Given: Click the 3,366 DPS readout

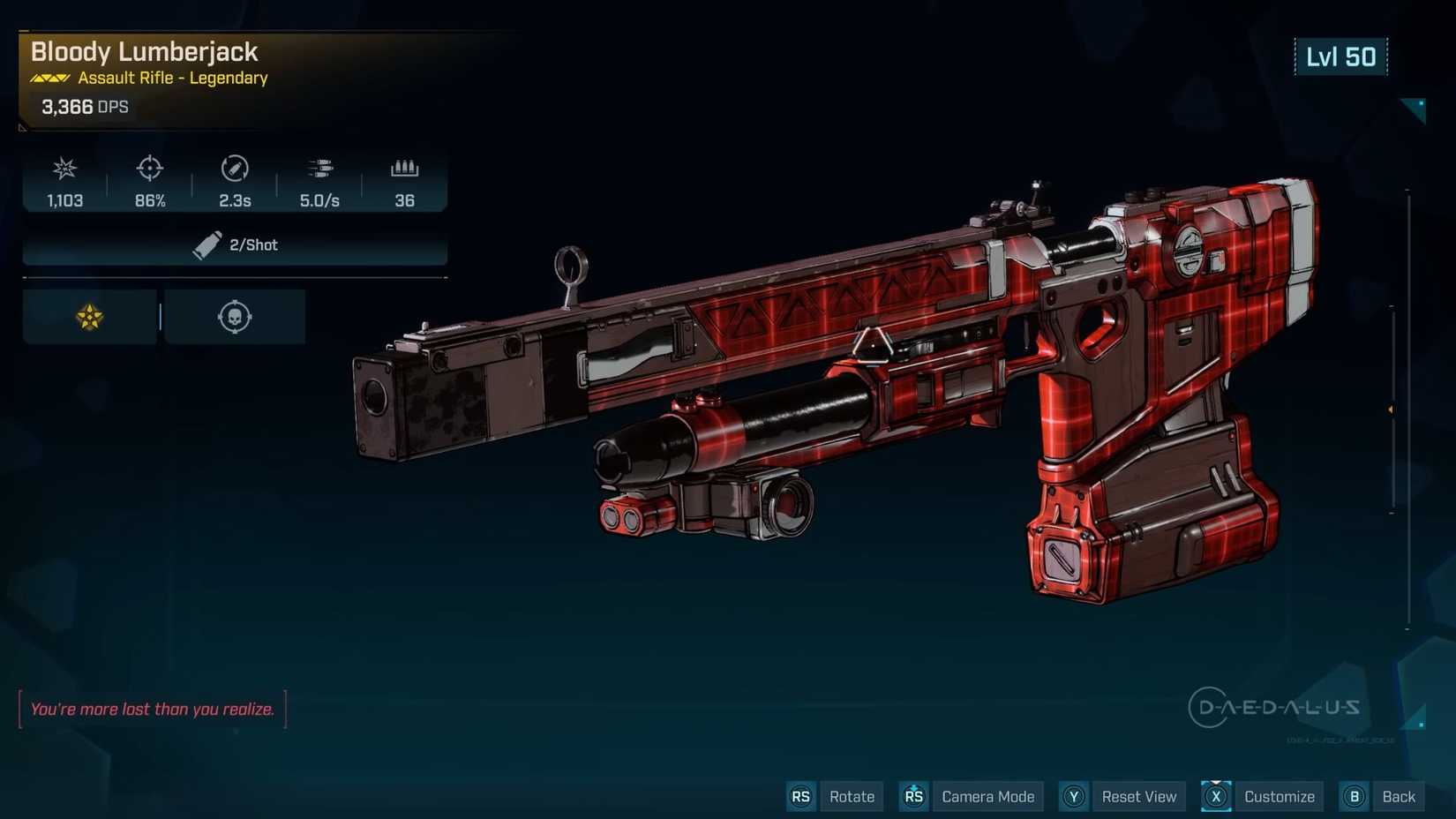Looking at the screenshot, I should (84, 107).
